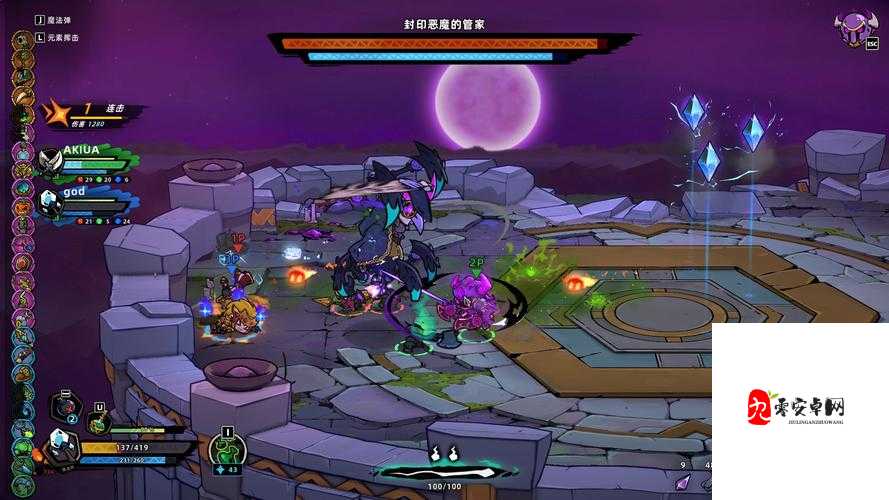This screenshot has width=889, height=500.
Task: Activate the green creature skill marked U
Action: (x=98, y=423)
